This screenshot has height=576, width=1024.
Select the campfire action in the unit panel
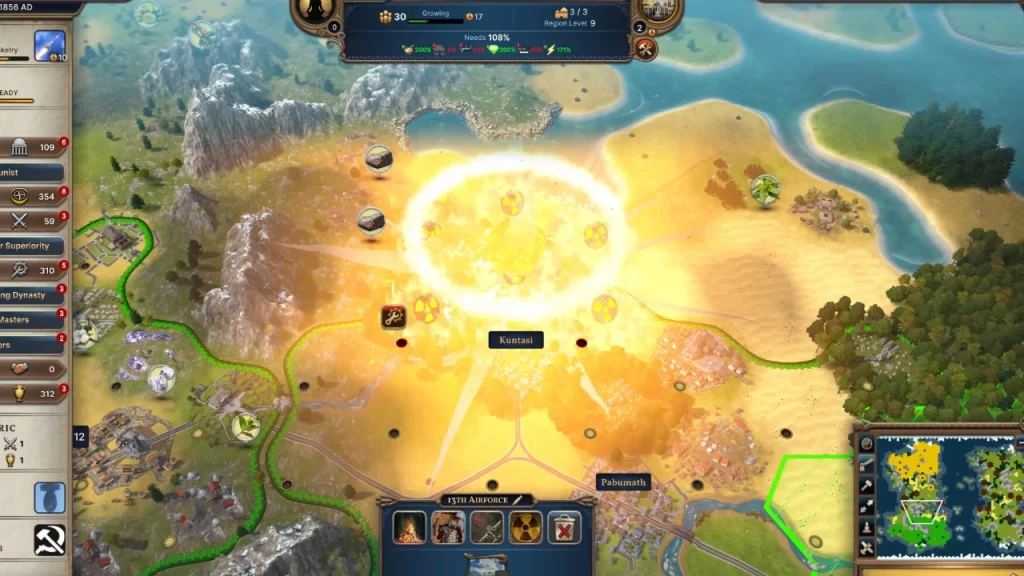click(410, 527)
